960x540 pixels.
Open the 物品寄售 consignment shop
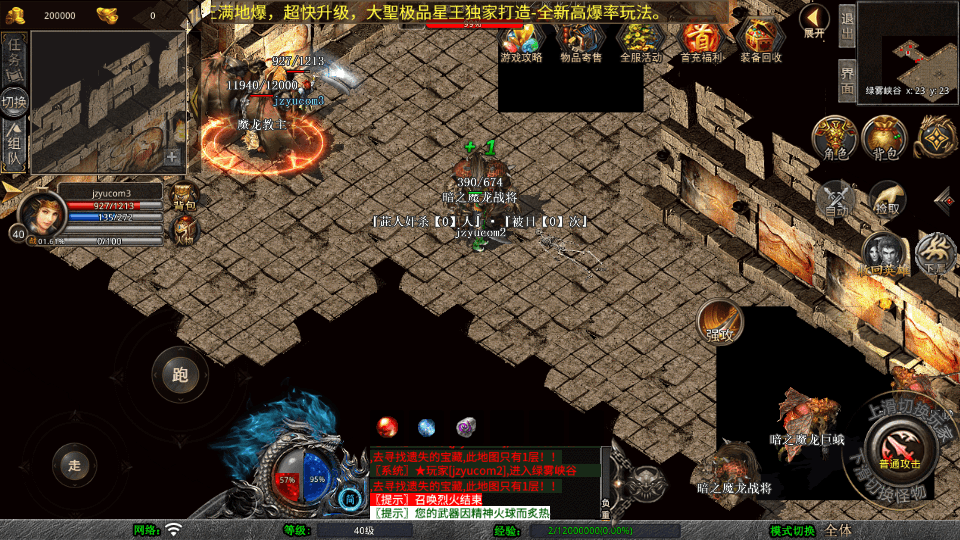click(x=581, y=38)
